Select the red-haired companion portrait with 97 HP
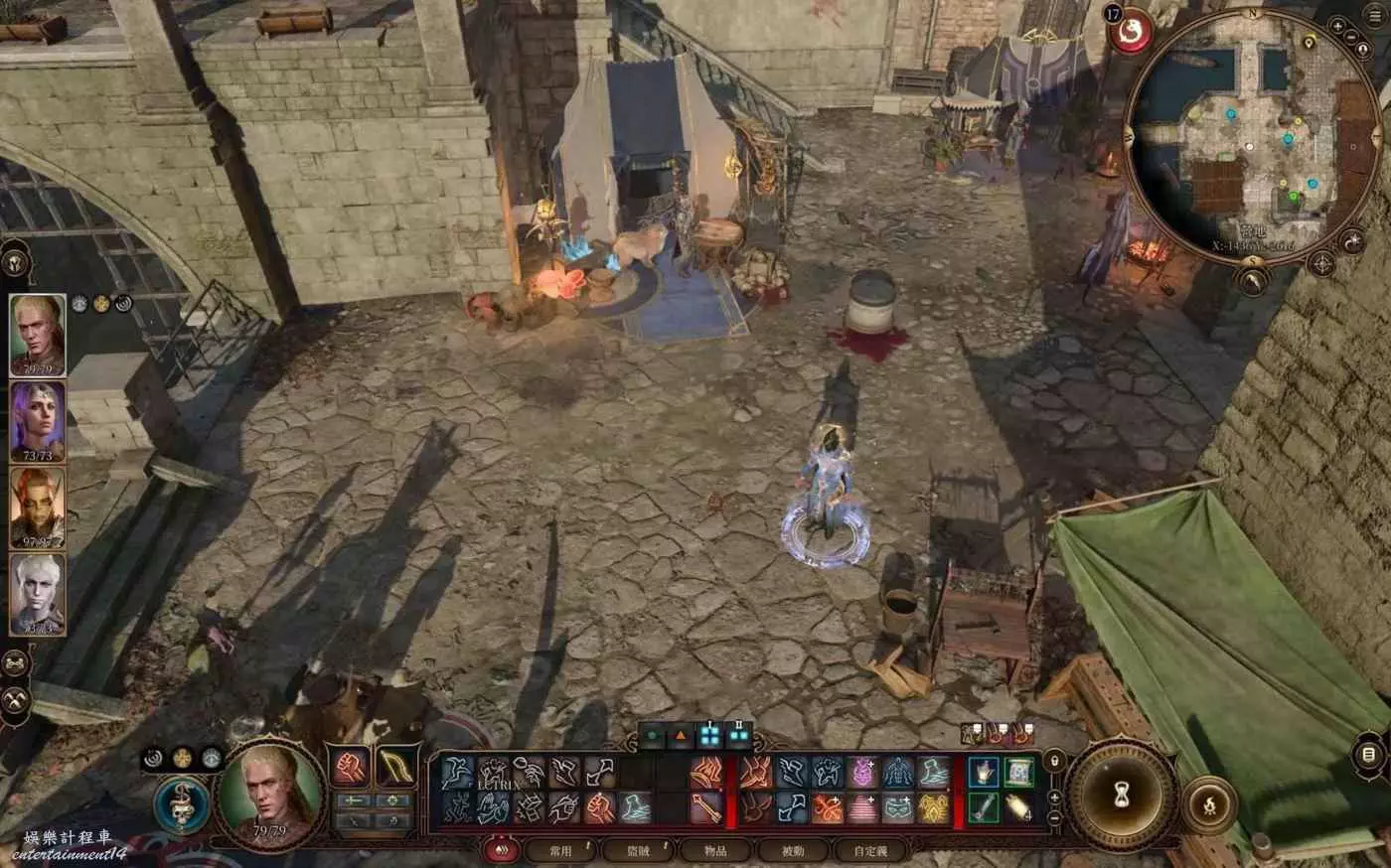This screenshot has width=1391, height=868. (x=38, y=506)
